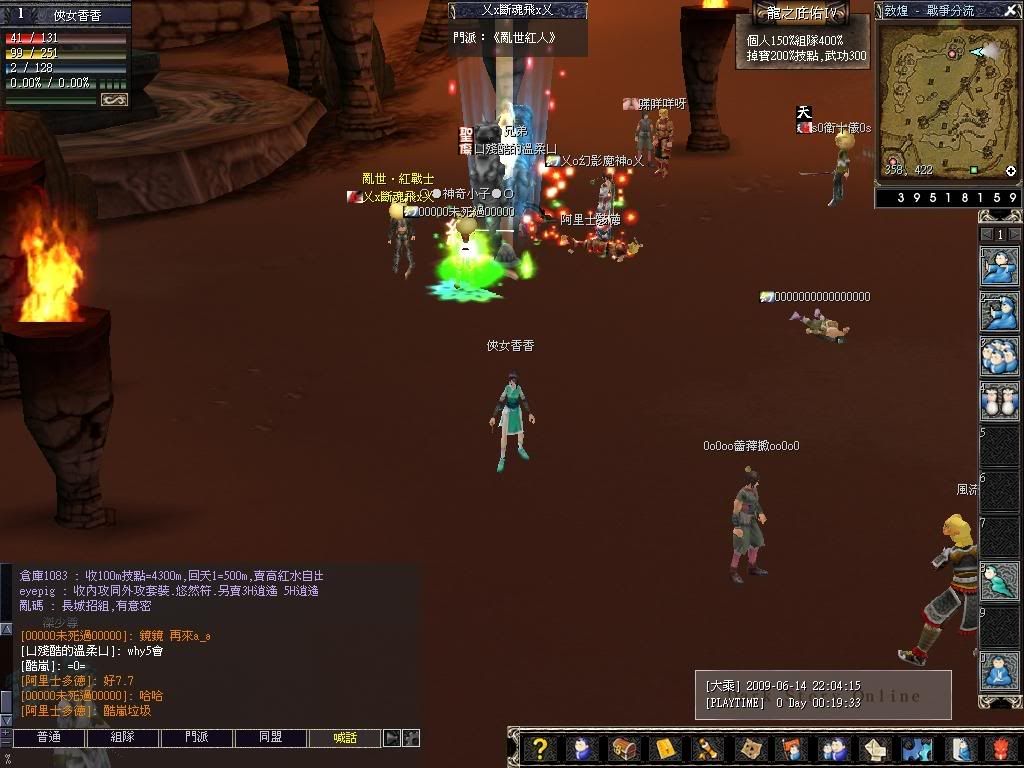Click the yellow book icon in toolbar

point(666,749)
